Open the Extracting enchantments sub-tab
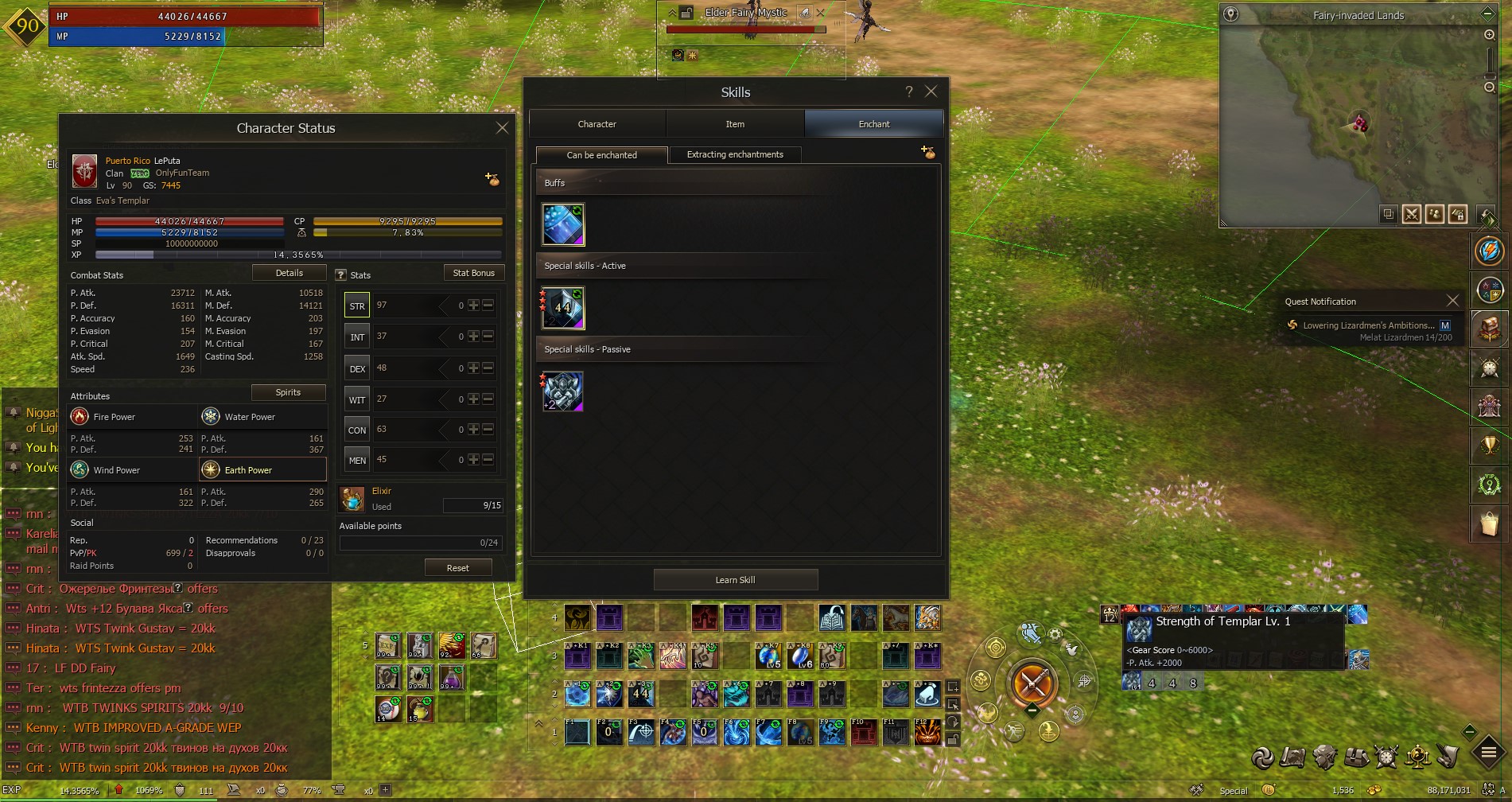 (735, 154)
